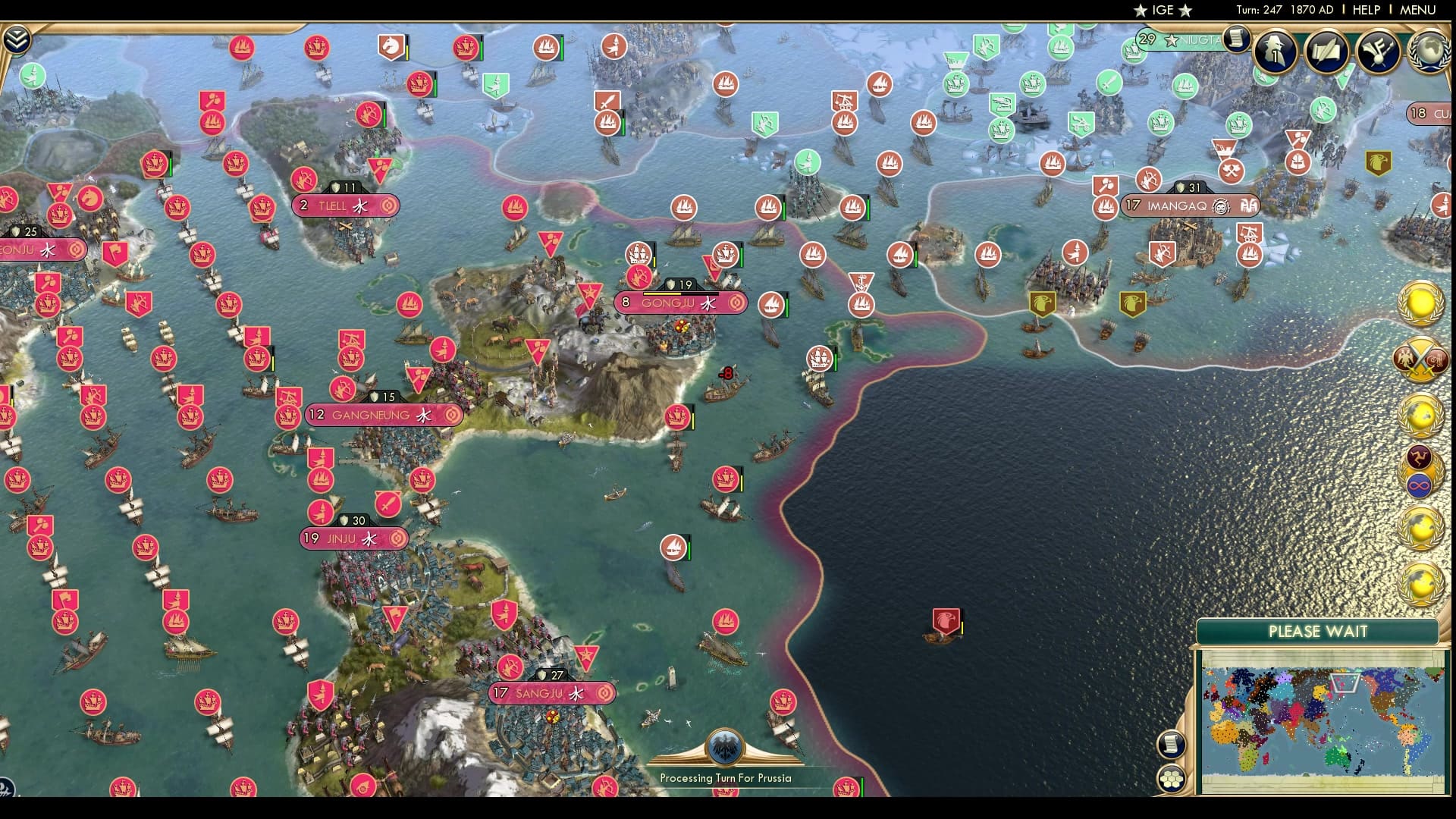Viewport: 1456px width, 819px height.
Task: Open the Culture Overview music-note icon
Action: 1376,50
